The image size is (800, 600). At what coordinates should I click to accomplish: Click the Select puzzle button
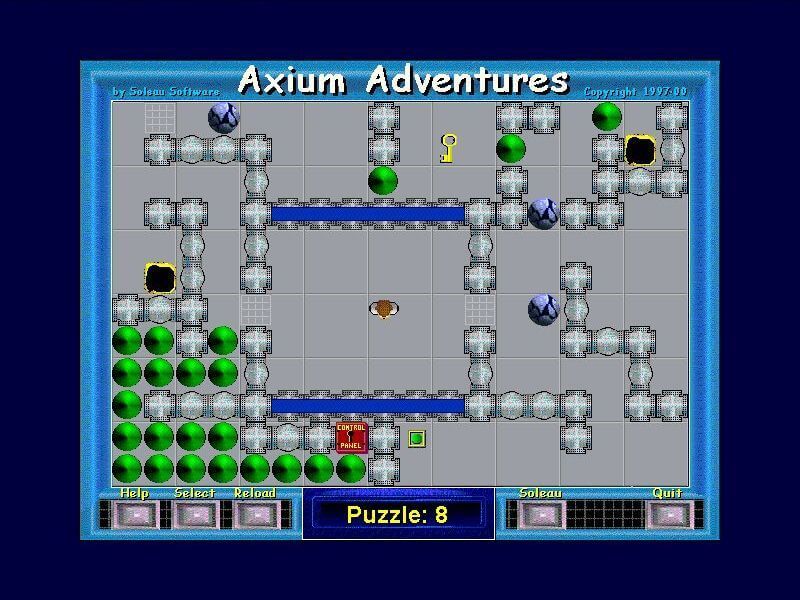click(x=194, y=514)
